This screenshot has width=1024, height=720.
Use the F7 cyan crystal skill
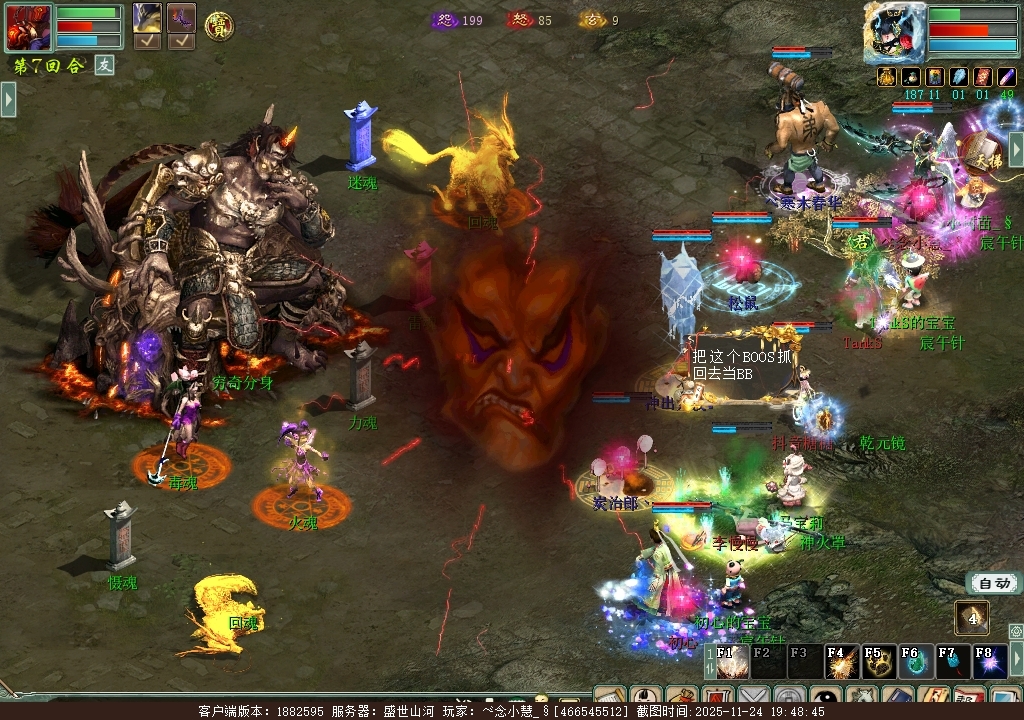(951, 661)
